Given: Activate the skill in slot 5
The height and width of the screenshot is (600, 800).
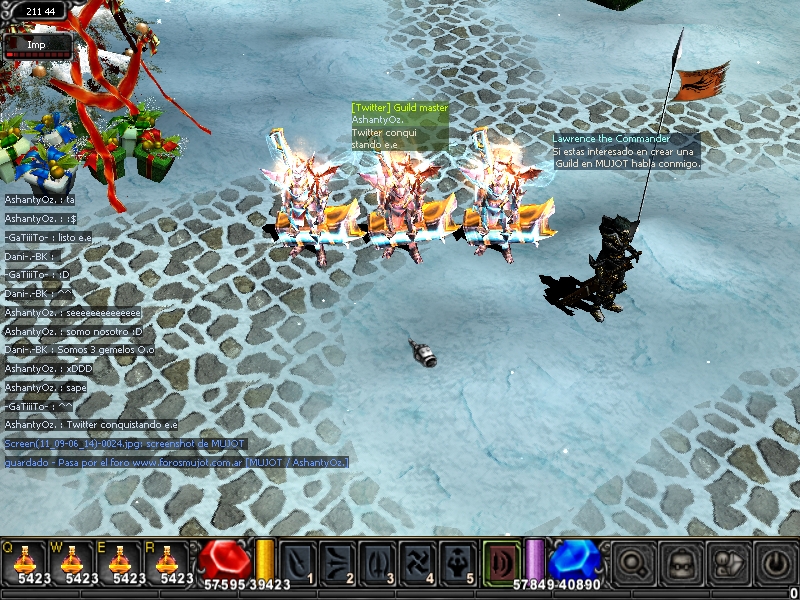Looking at the screenshot, I should pos(457,563).
